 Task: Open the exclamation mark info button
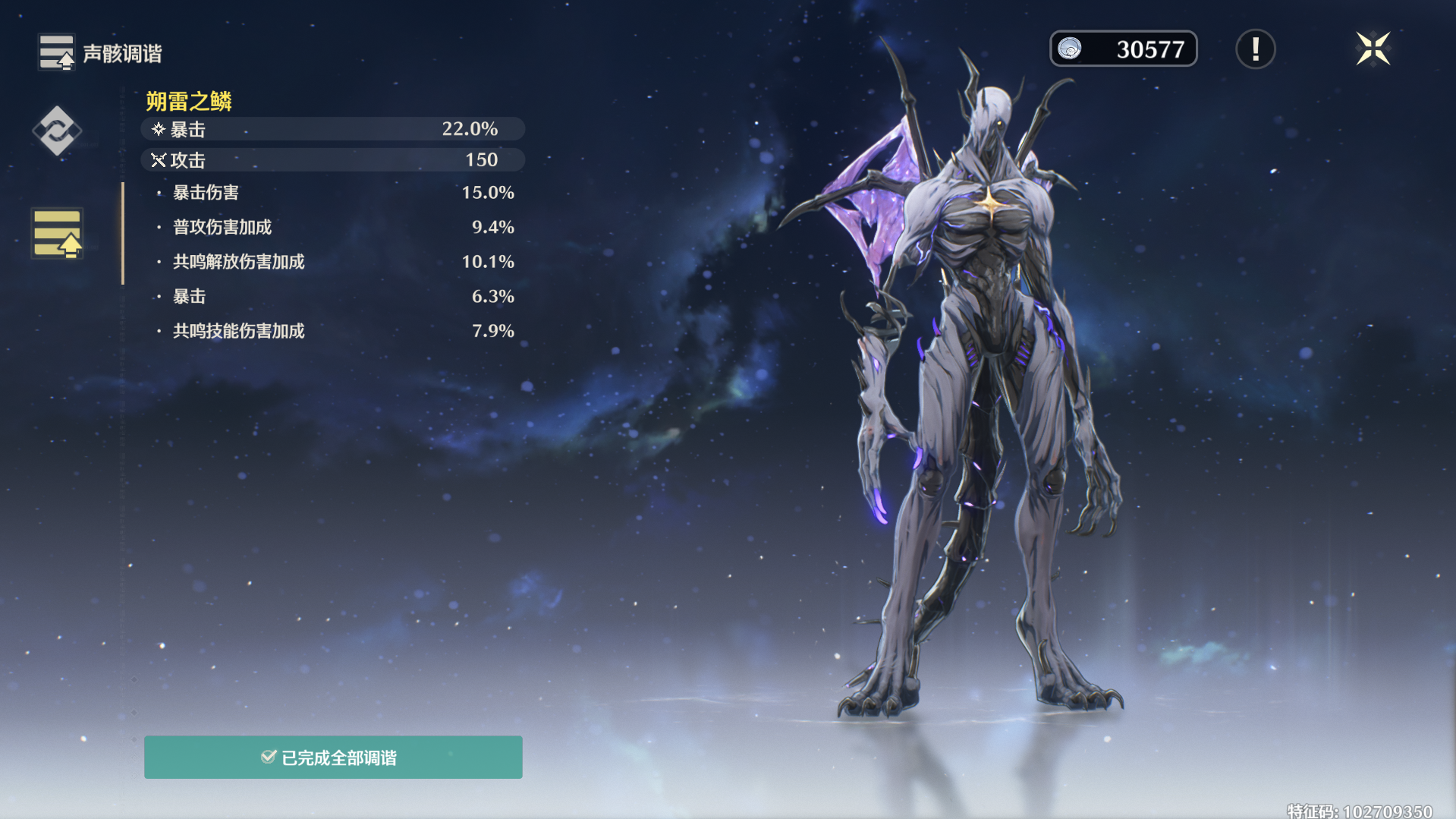coord(1255,49)
